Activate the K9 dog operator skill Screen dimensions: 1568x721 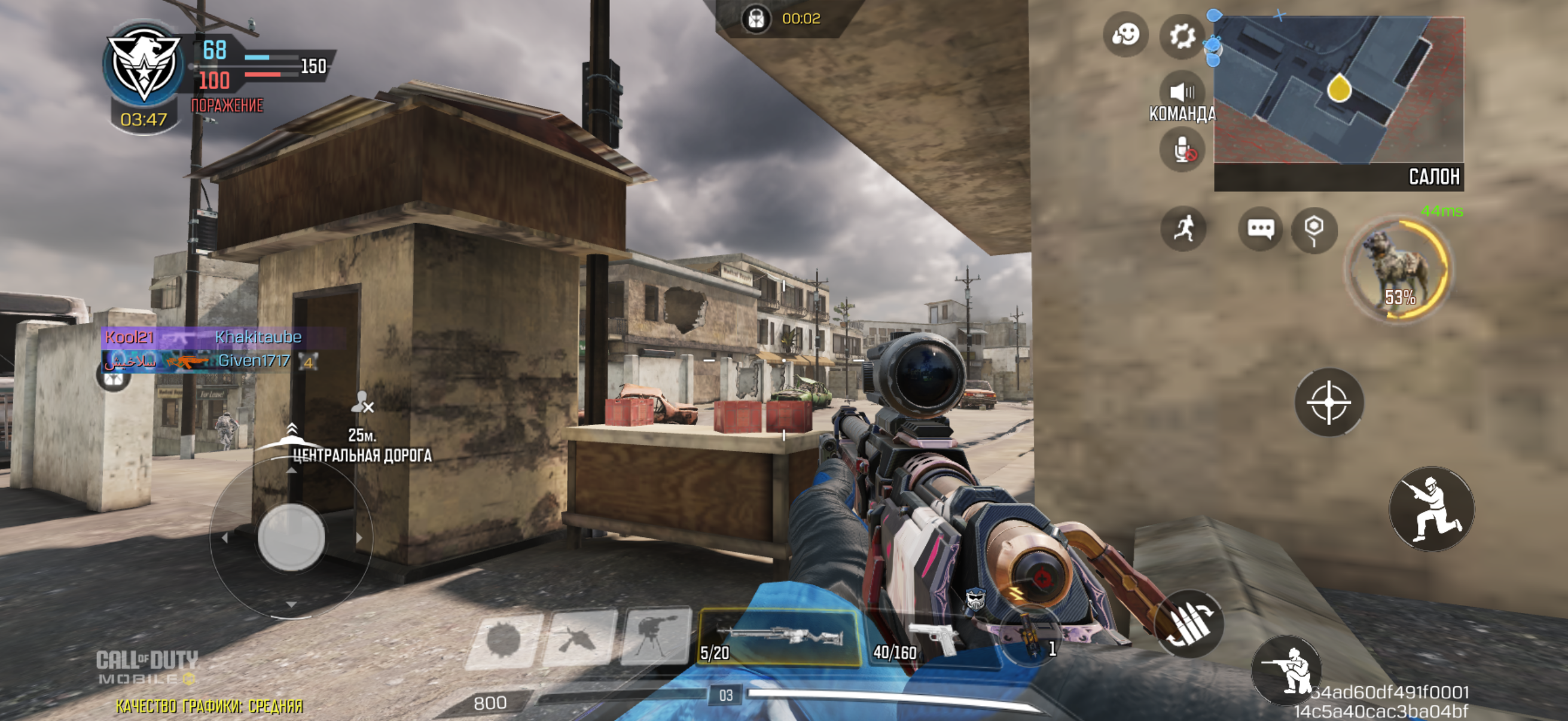point(1399,269)
